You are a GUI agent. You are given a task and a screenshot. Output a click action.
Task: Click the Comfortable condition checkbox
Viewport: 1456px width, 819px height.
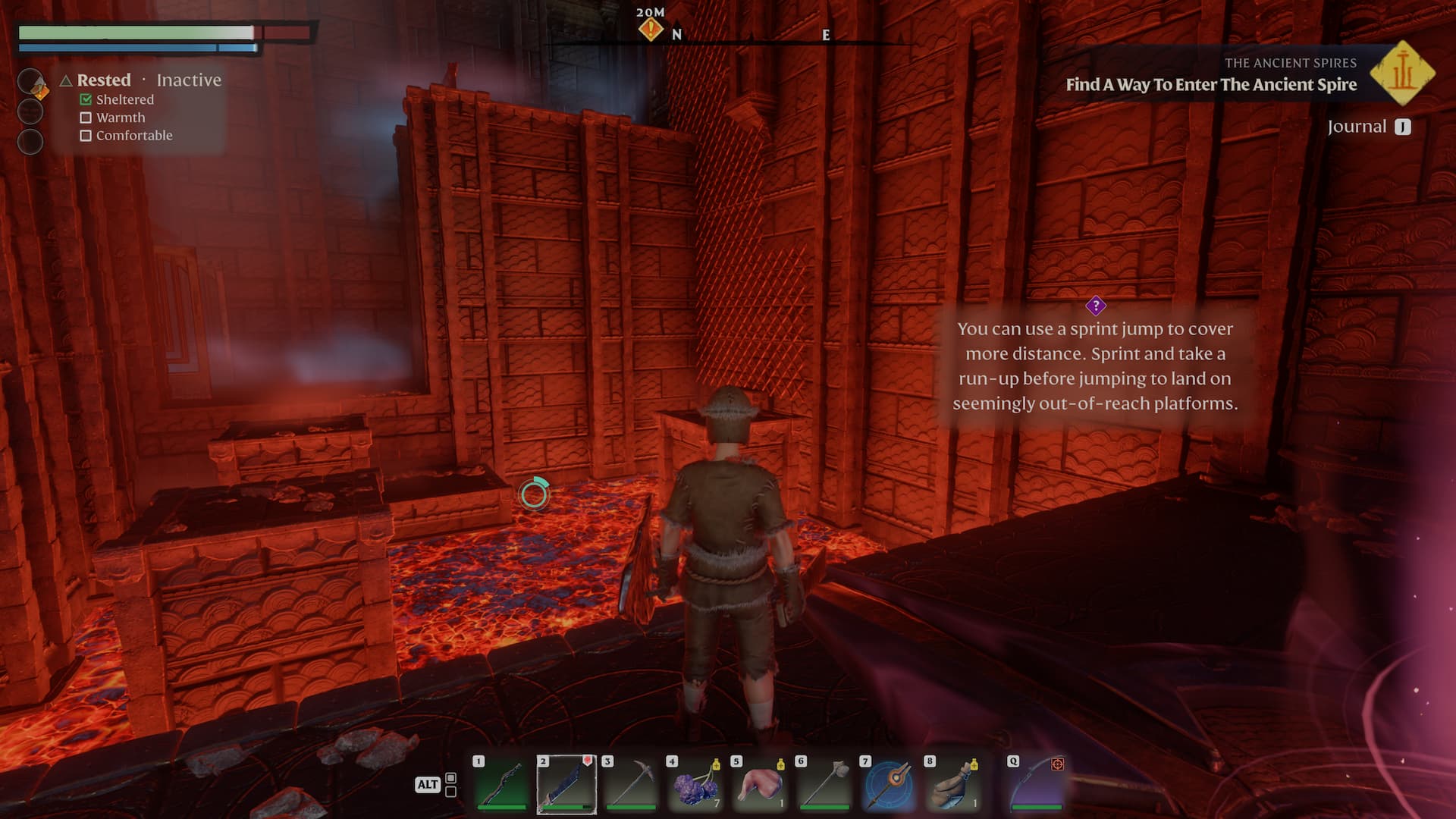coord(86,136)
